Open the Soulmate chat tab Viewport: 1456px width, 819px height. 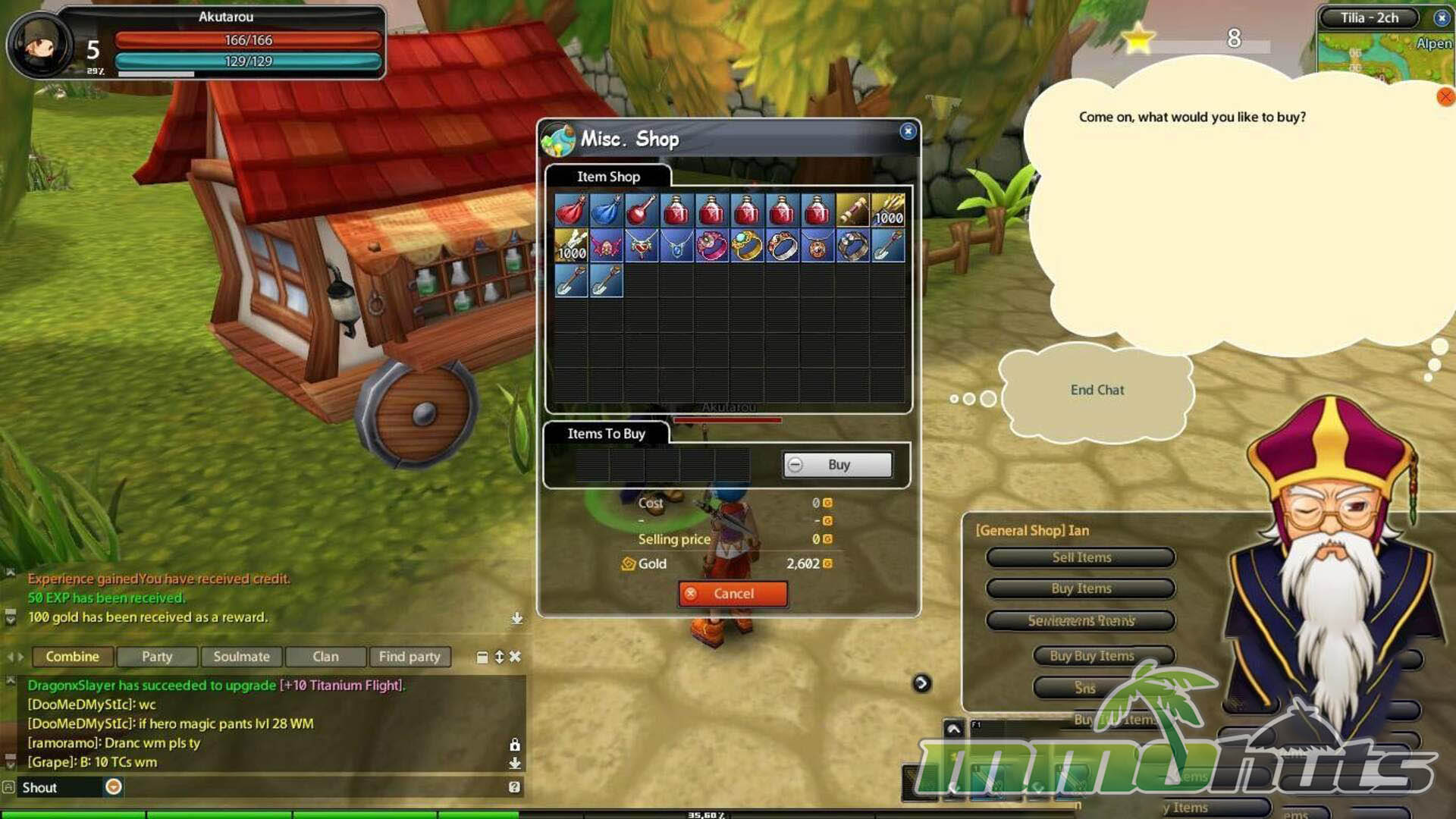(x=241, y=657)
